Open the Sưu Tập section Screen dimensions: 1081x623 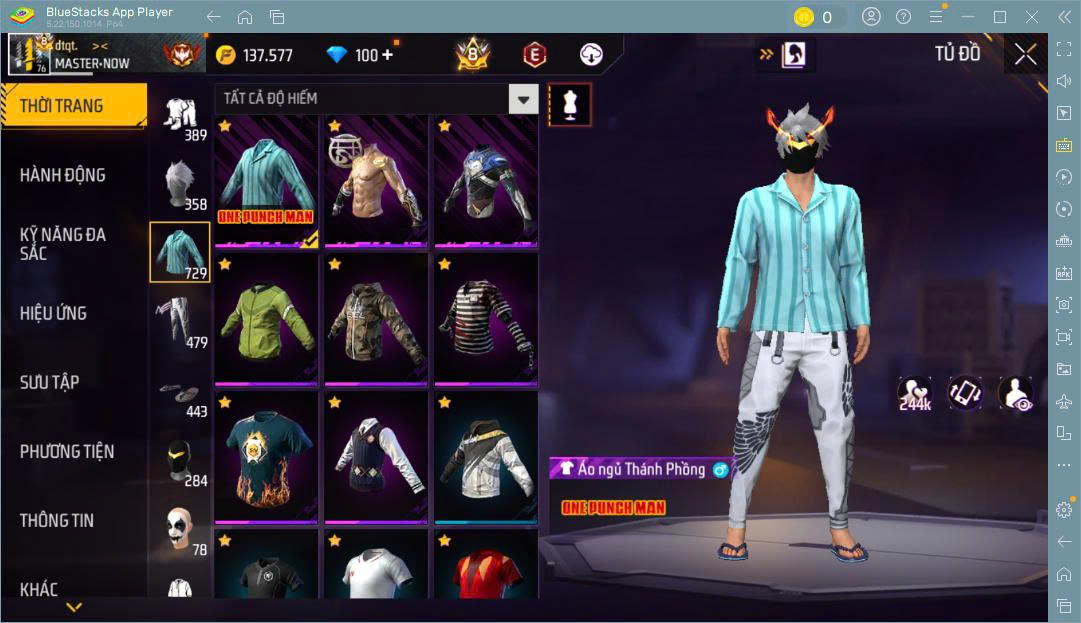pyautogui.click(x=50, y=382)
